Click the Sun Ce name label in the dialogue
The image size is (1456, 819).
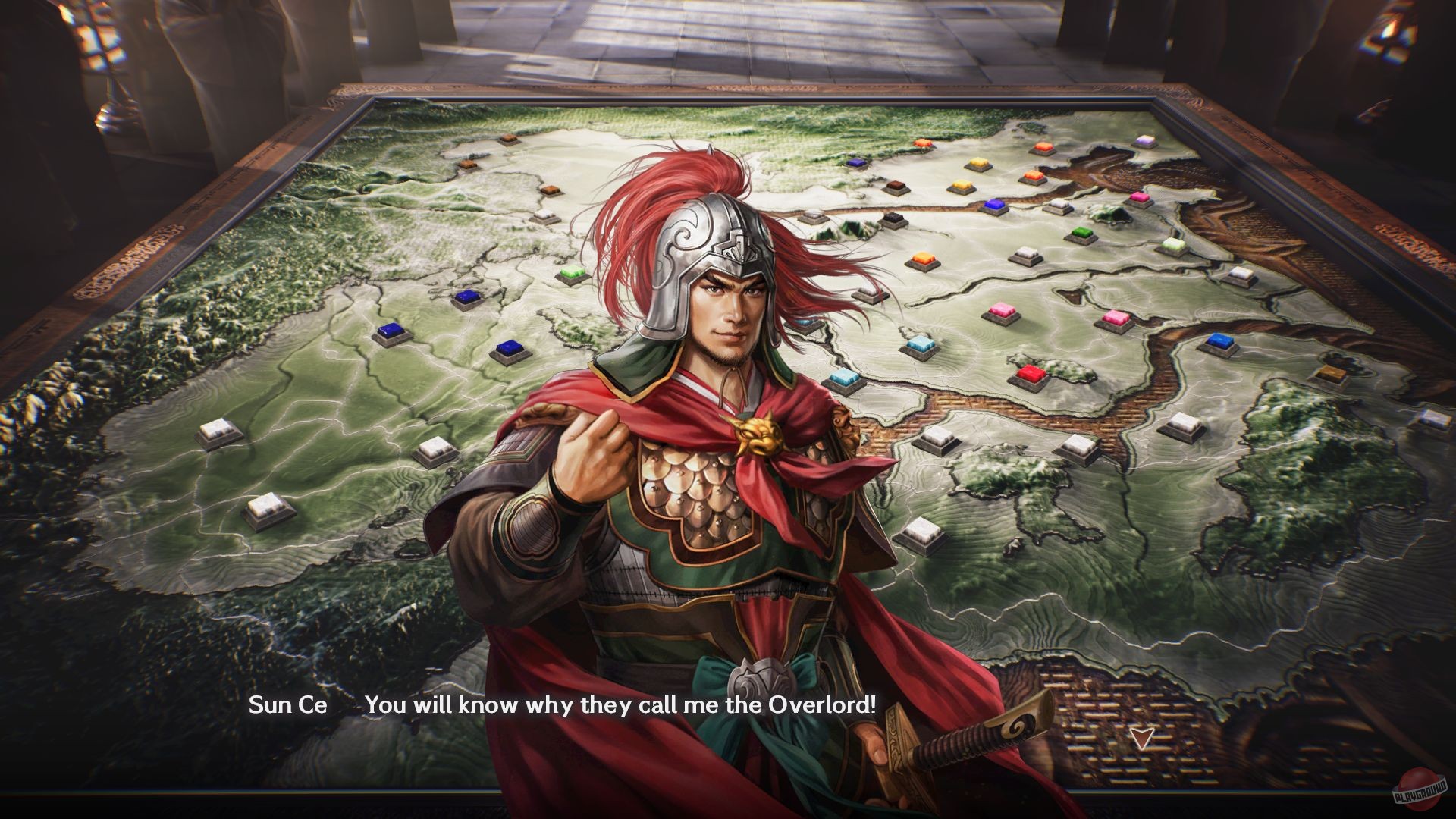288,705
